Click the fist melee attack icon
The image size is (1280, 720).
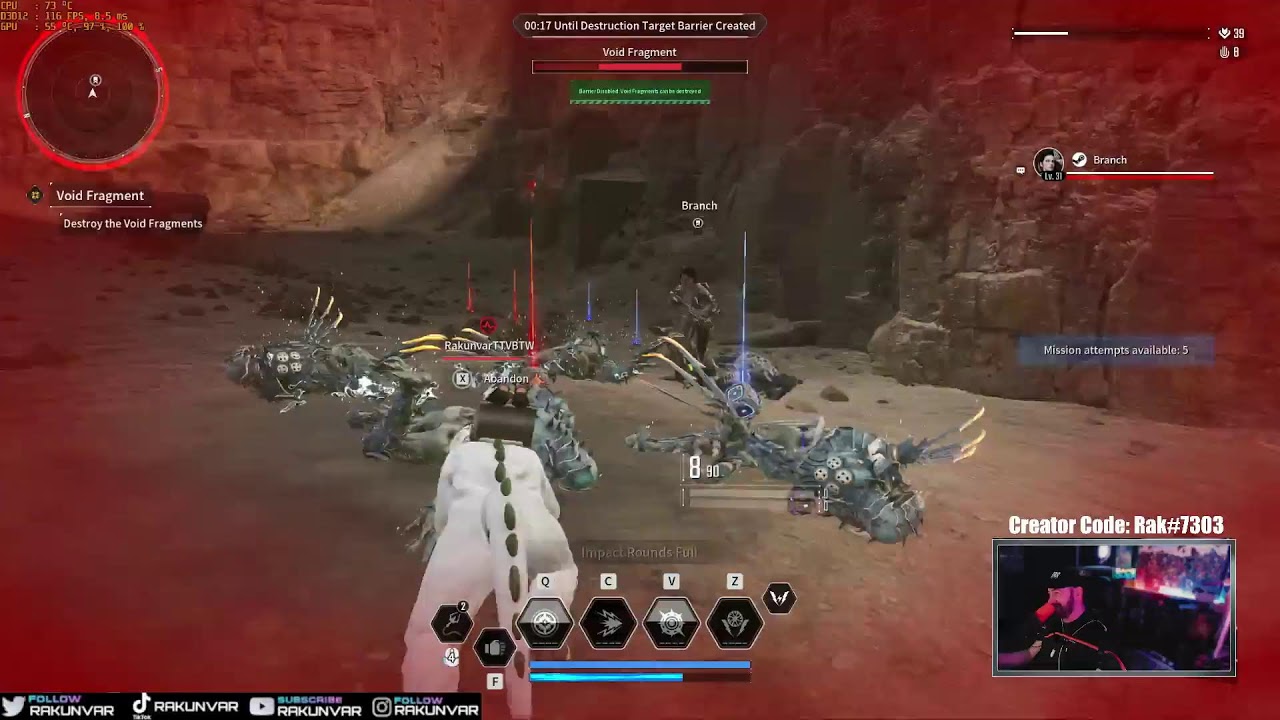tap(494, 649)
